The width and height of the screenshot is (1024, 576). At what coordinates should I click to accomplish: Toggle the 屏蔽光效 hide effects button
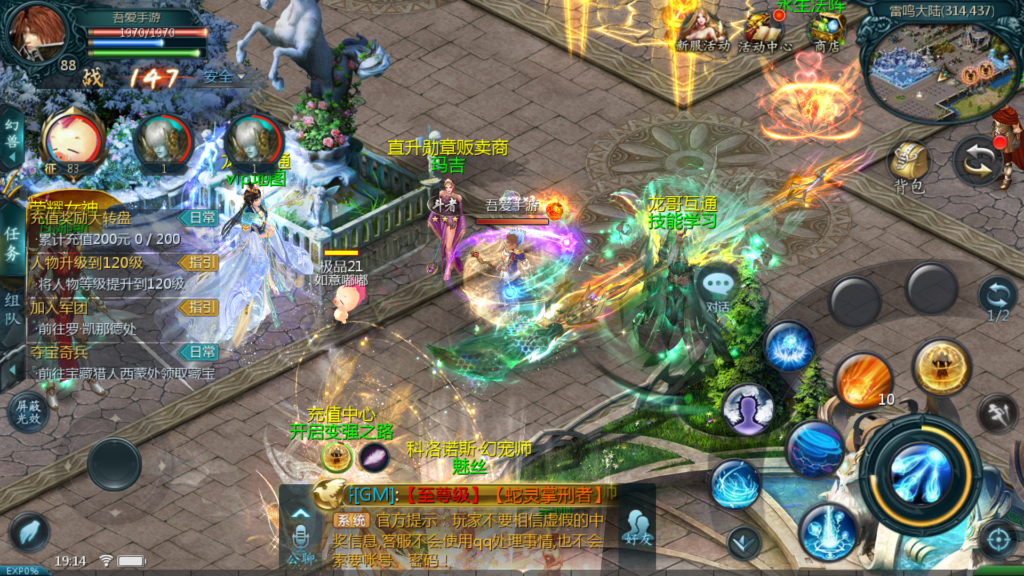point(29,412)
